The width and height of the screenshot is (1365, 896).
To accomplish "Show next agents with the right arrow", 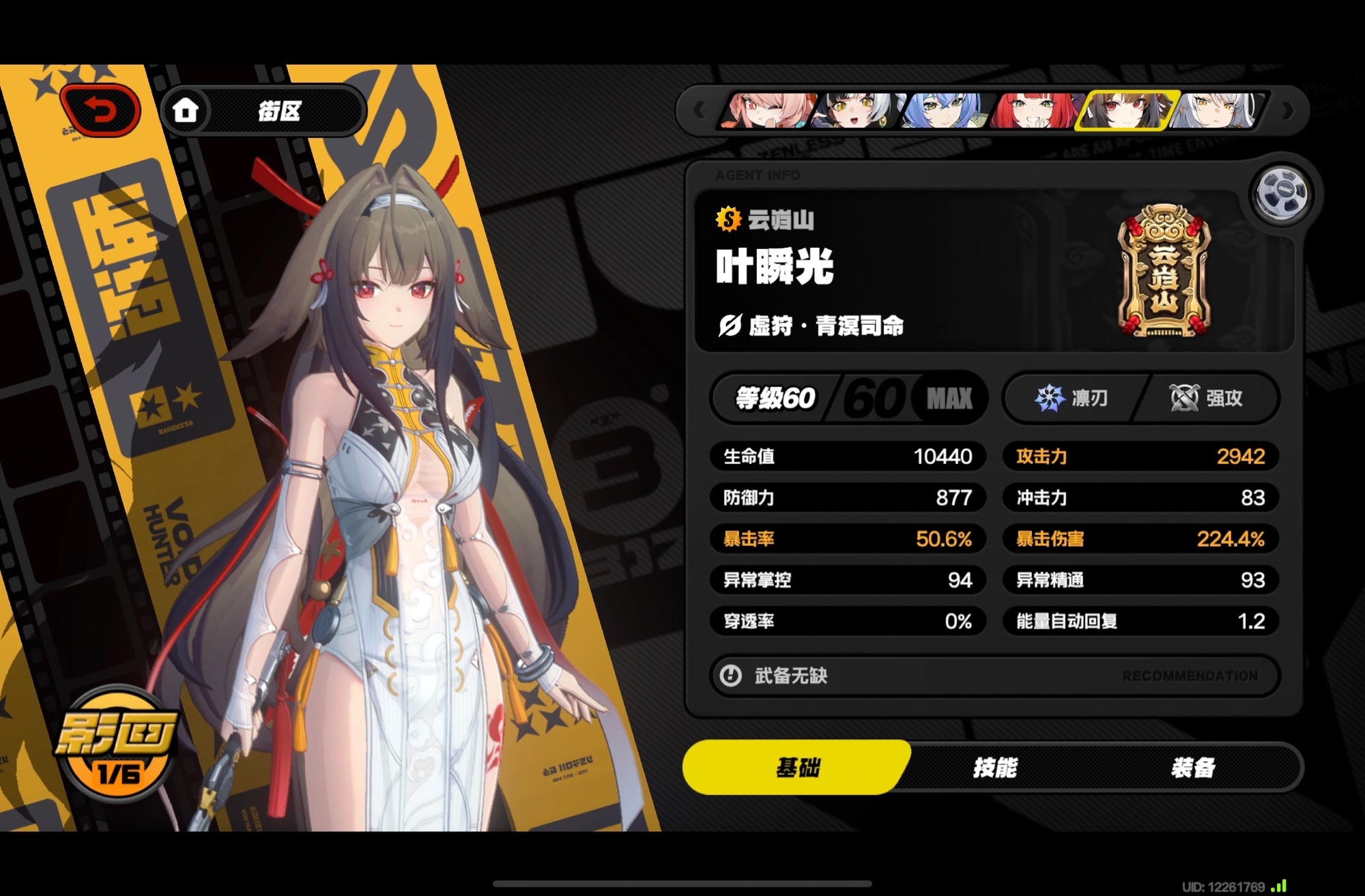I will pos(1288,111).
